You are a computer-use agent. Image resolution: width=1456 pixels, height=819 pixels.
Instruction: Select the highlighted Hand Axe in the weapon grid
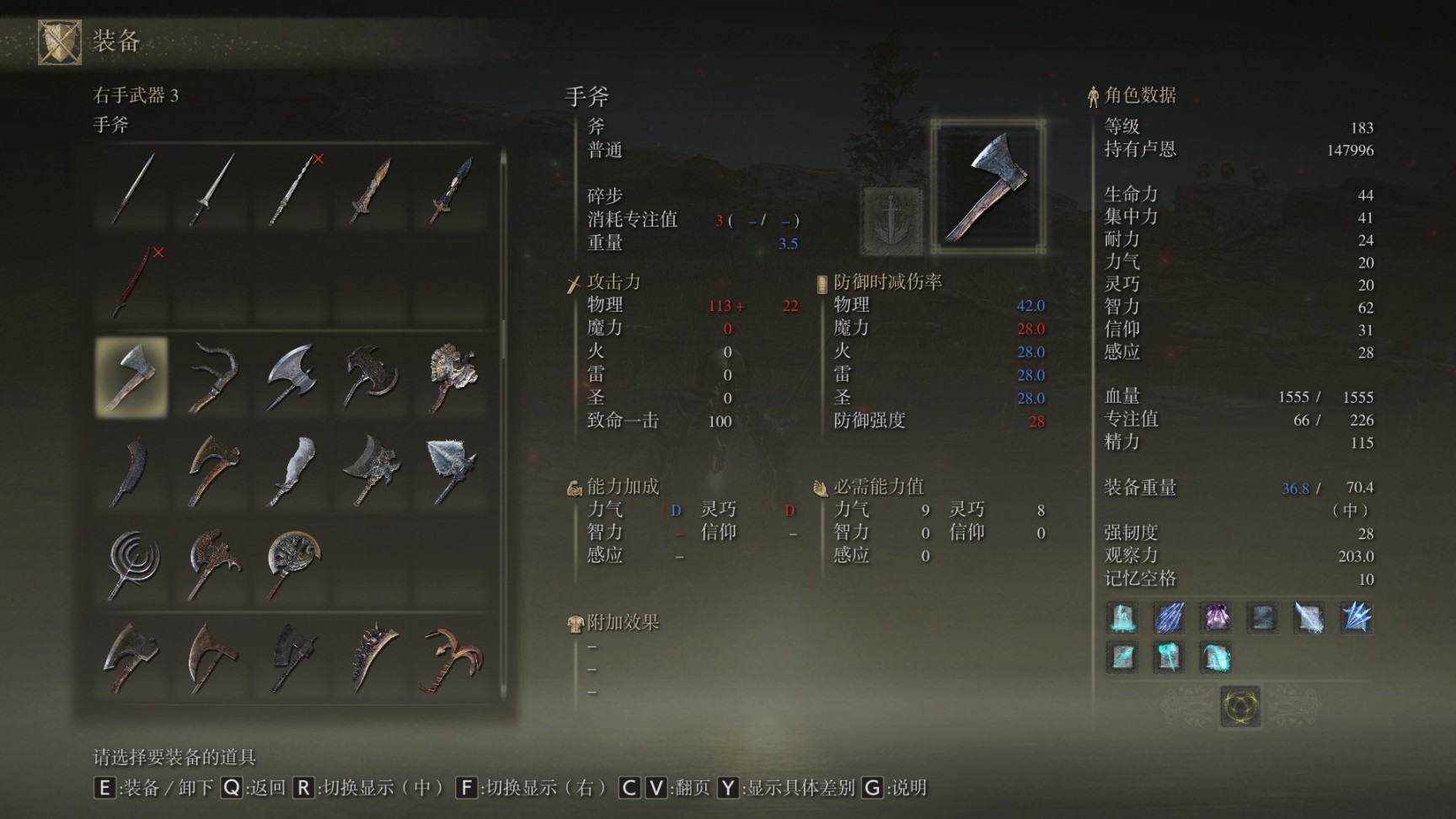[x=131, y=377]
